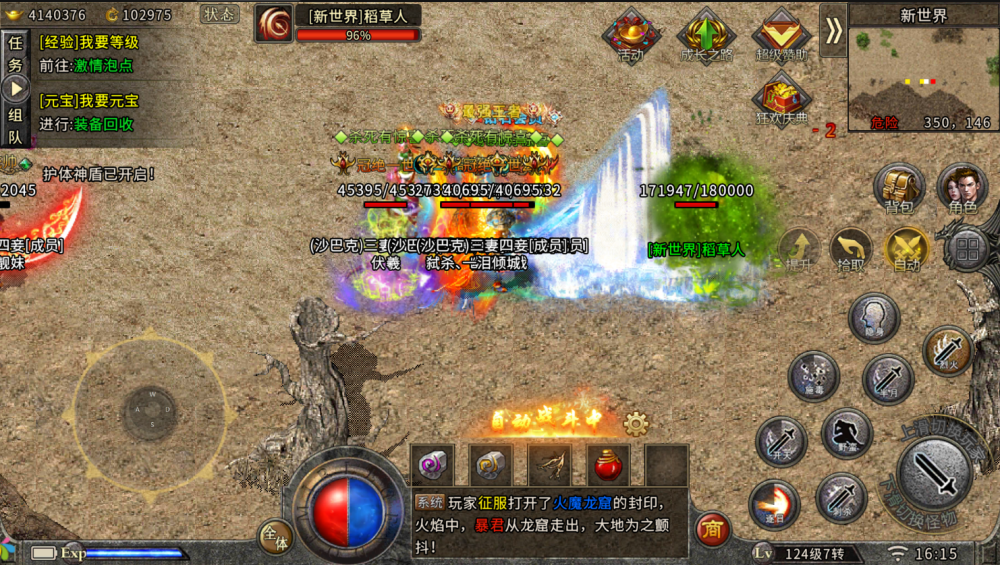Open auto-battle gear settings
The height and width of the screenshot is (565, 1000).
[636, 423]
